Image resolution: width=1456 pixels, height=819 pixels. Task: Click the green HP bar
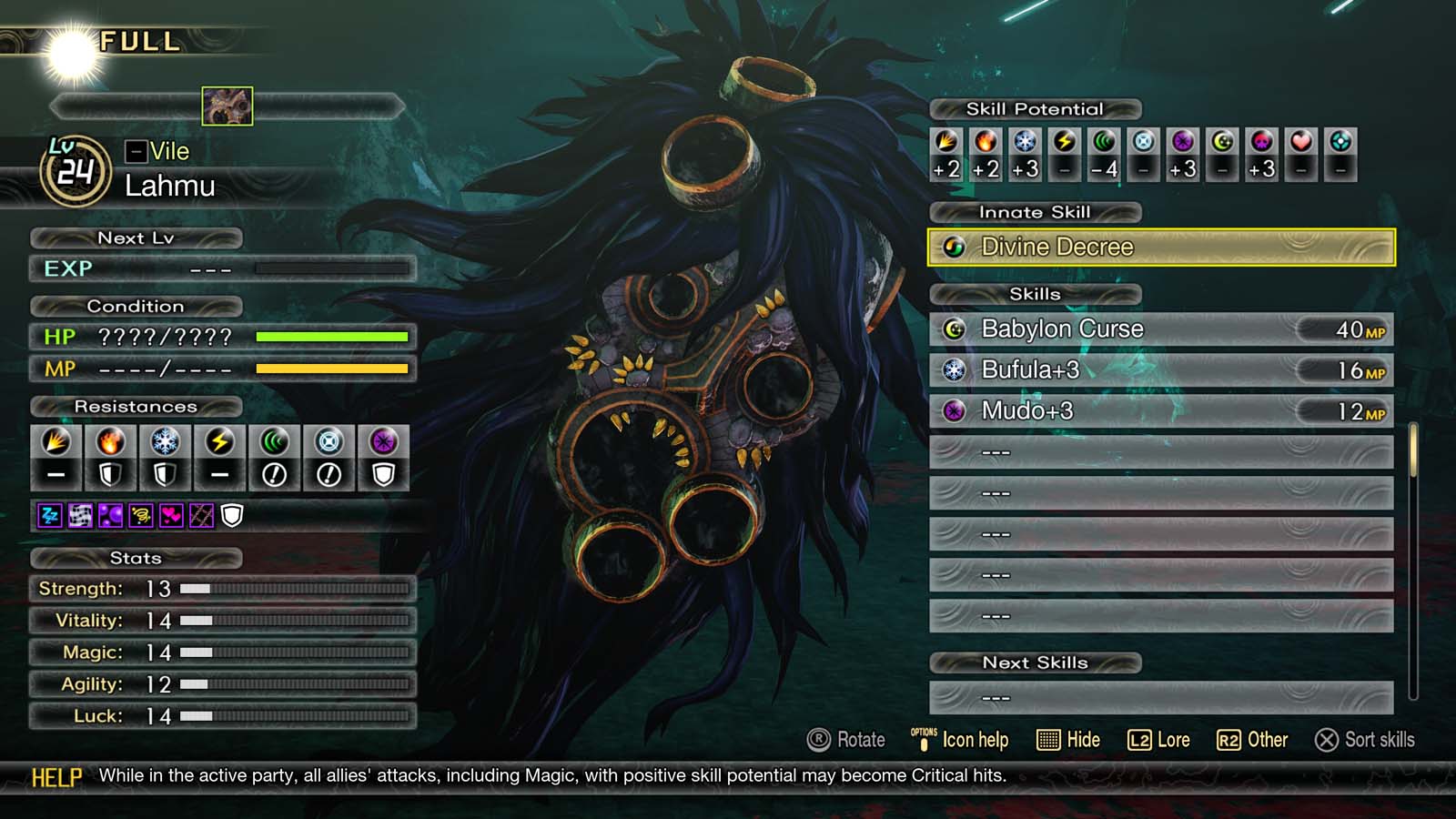[332, 338]
